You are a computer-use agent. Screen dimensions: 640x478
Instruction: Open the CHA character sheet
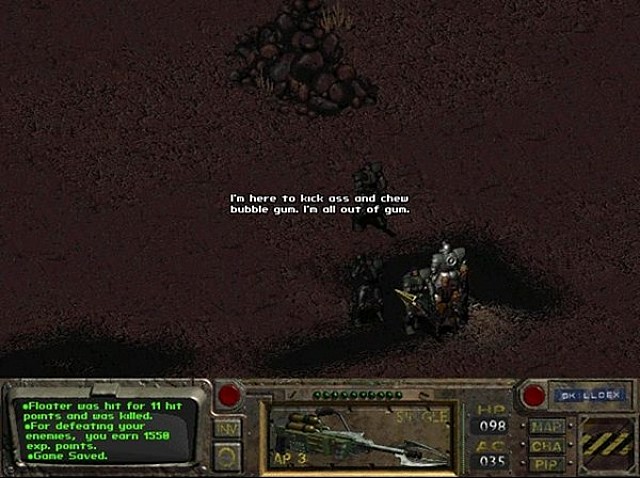pos(546,445)
